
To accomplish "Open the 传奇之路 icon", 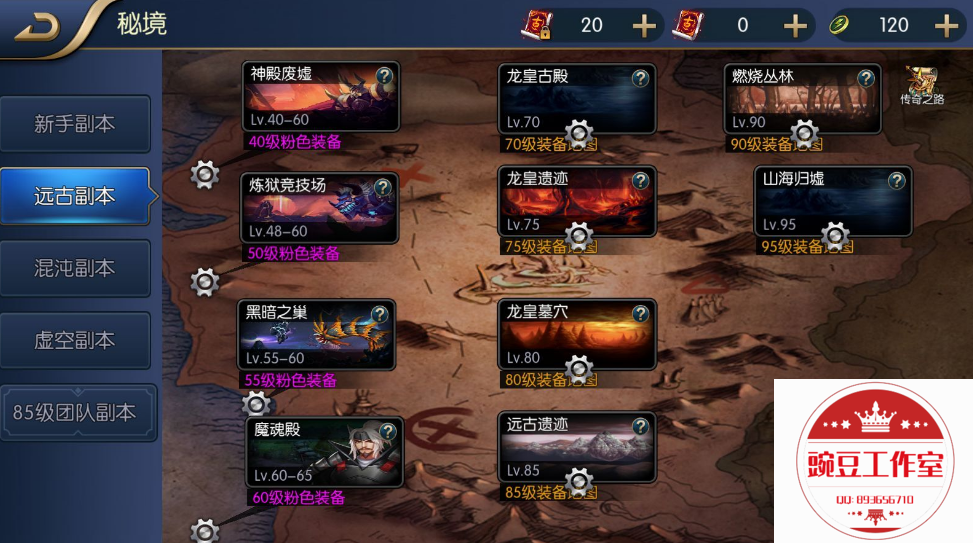I will click(922, 86).
